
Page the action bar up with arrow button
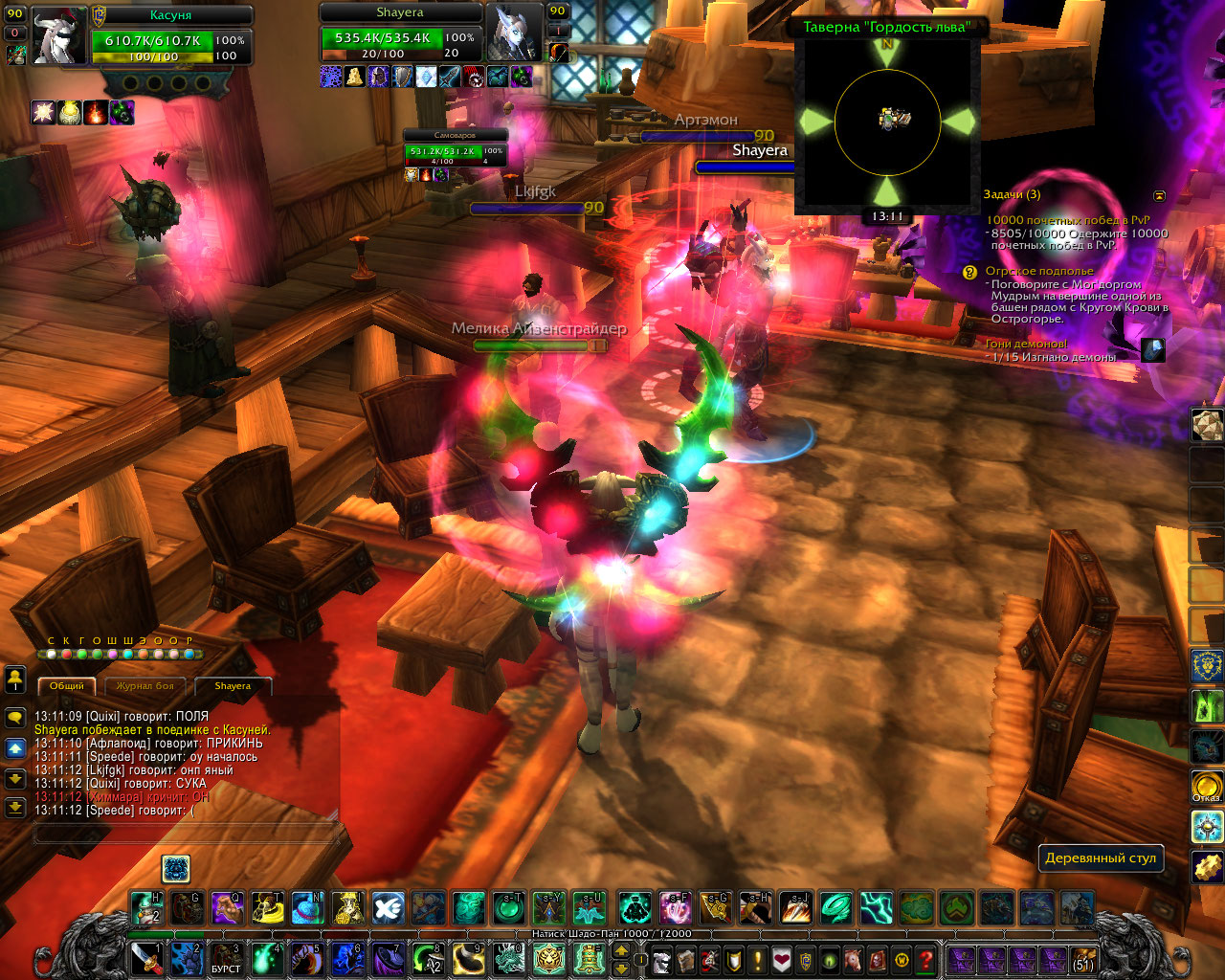coord(621,951)
